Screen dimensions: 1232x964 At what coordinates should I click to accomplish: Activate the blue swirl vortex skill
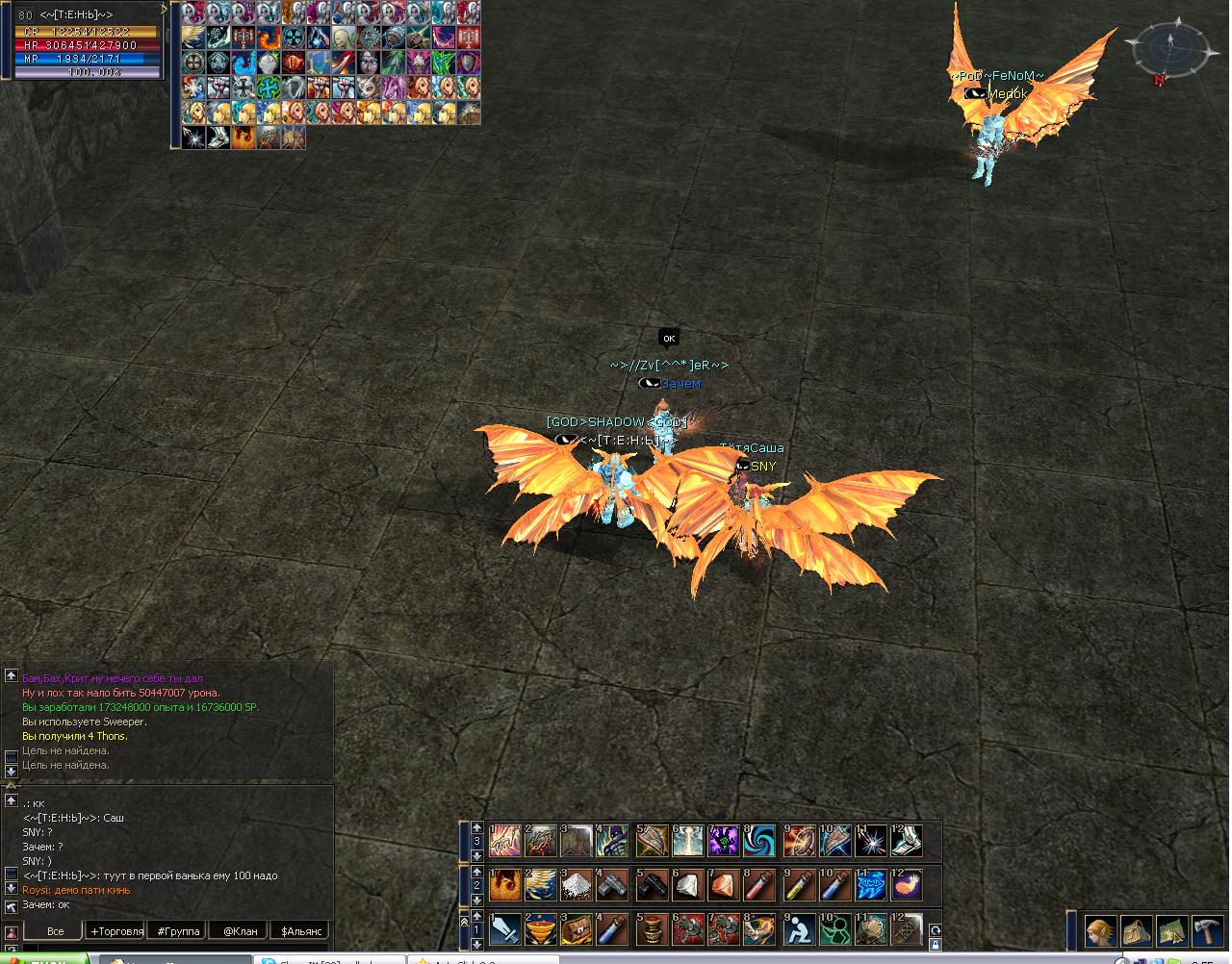[x=761, y=840]
